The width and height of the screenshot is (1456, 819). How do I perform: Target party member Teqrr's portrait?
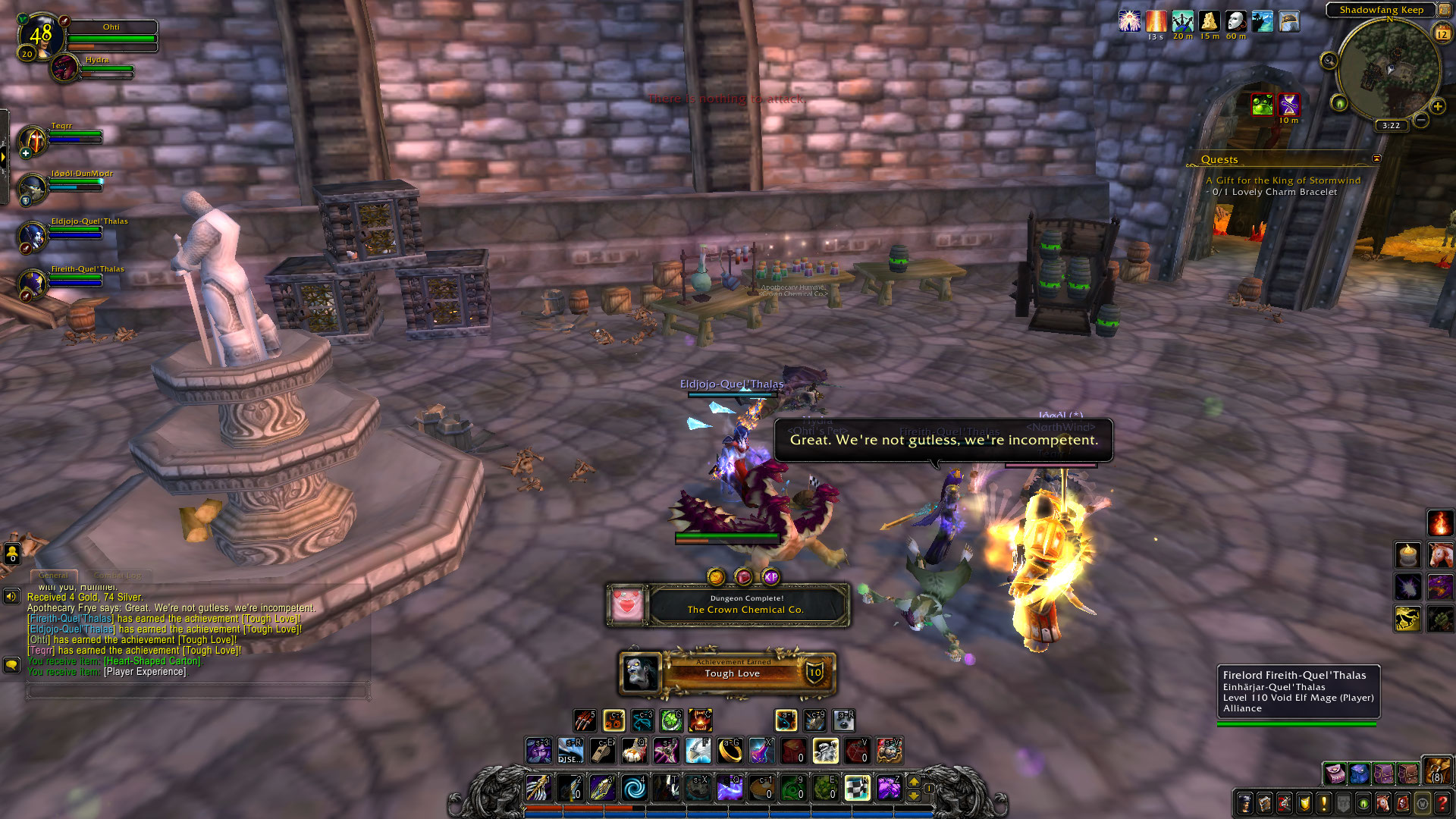click(x=33, y=141)
